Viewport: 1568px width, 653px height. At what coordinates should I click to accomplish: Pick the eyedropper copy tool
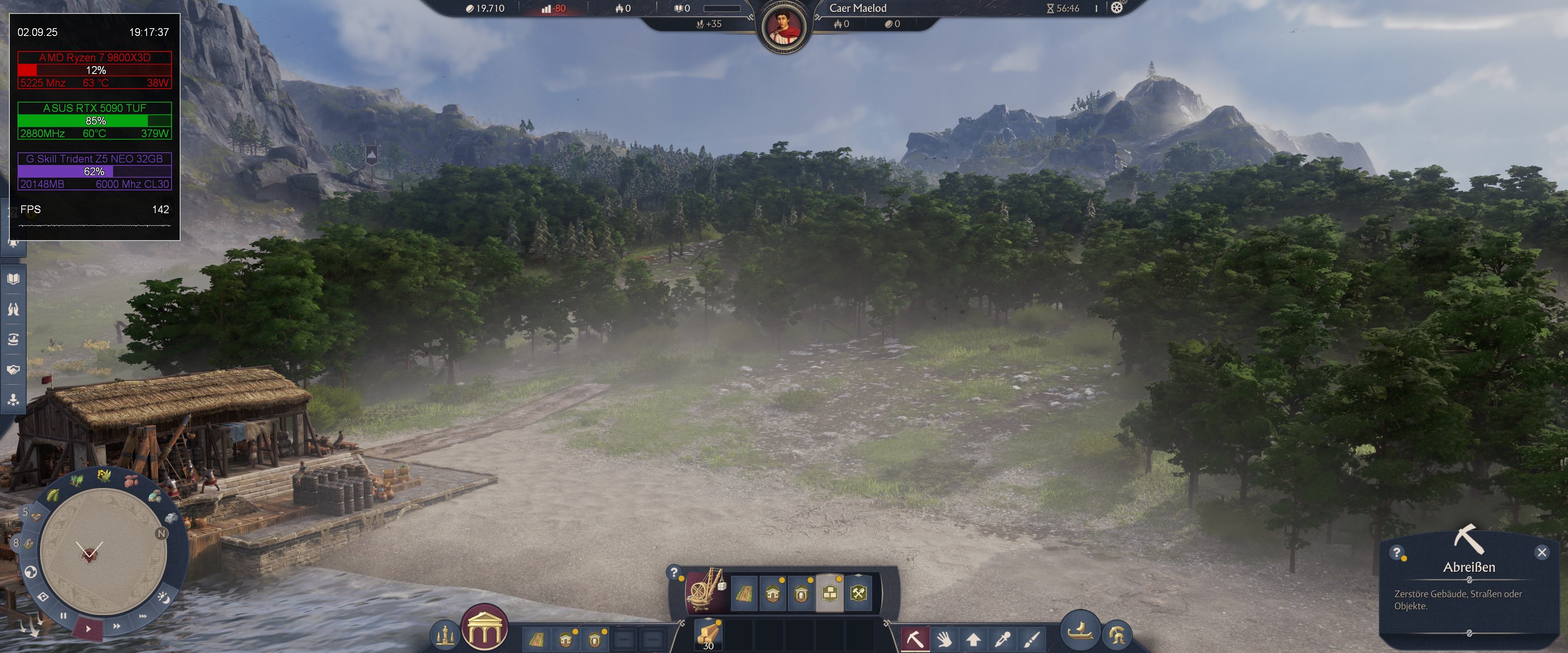point(1002,639)
